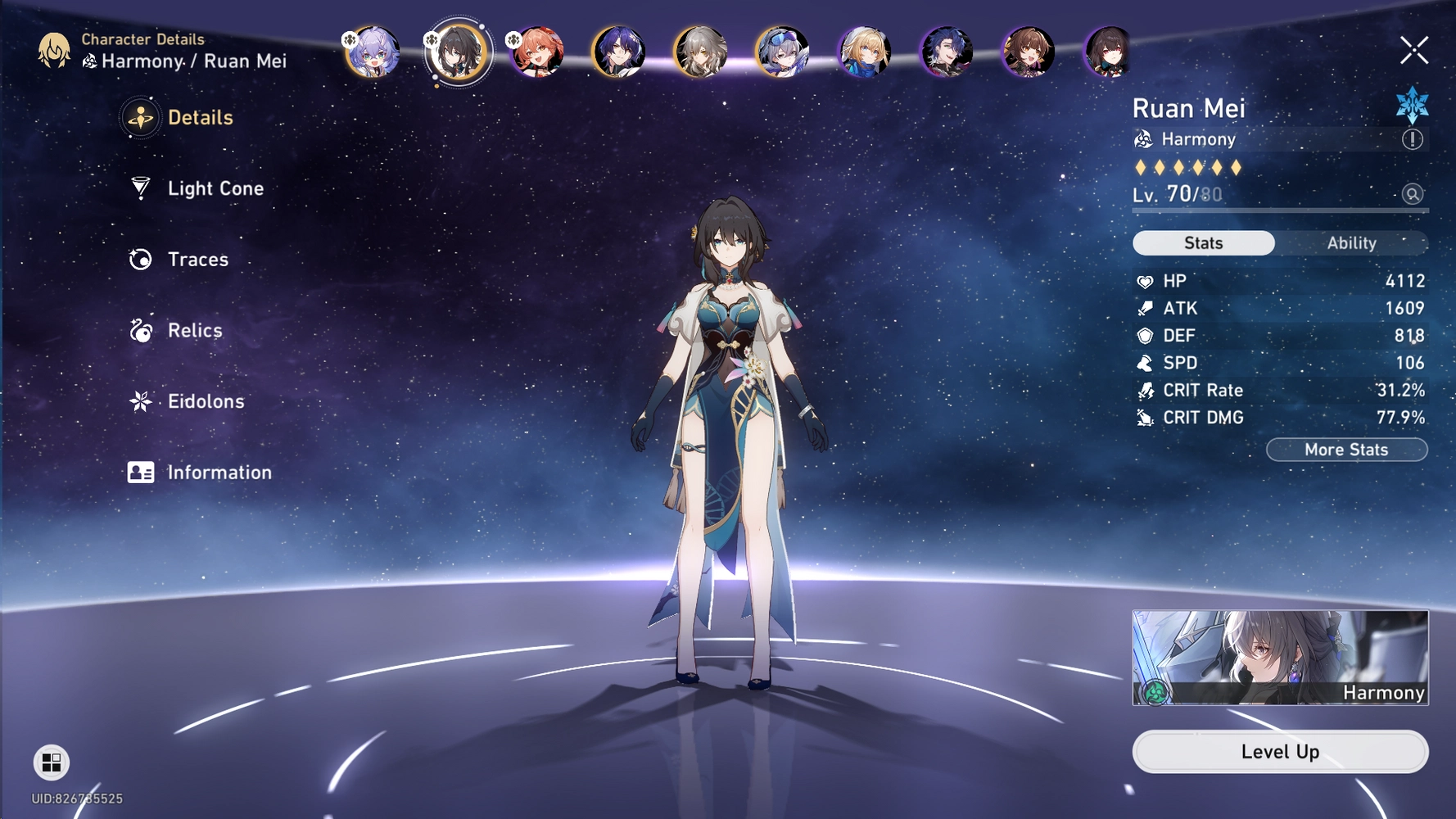Select the Light Cone section

pos(215,188)
